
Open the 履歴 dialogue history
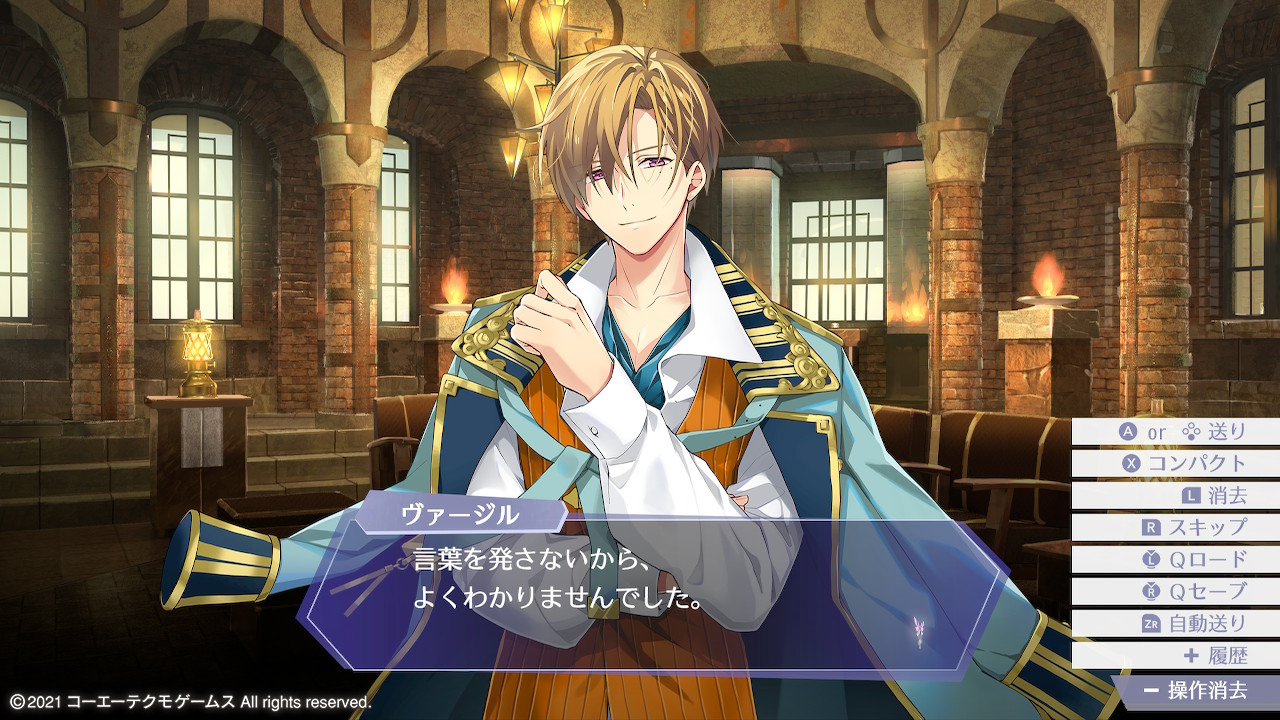(x=1176, y=656)
